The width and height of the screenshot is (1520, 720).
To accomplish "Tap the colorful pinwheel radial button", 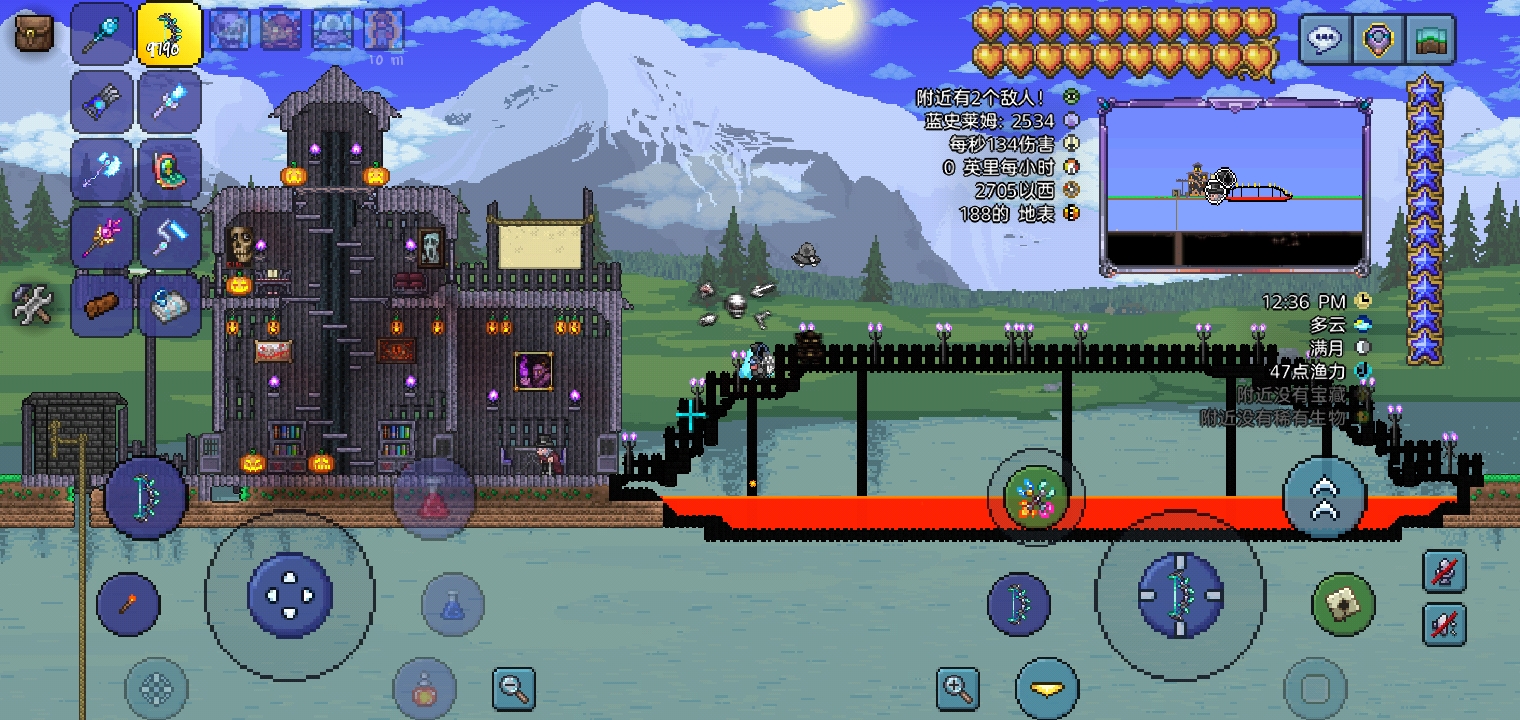I will coord(1035,496).
